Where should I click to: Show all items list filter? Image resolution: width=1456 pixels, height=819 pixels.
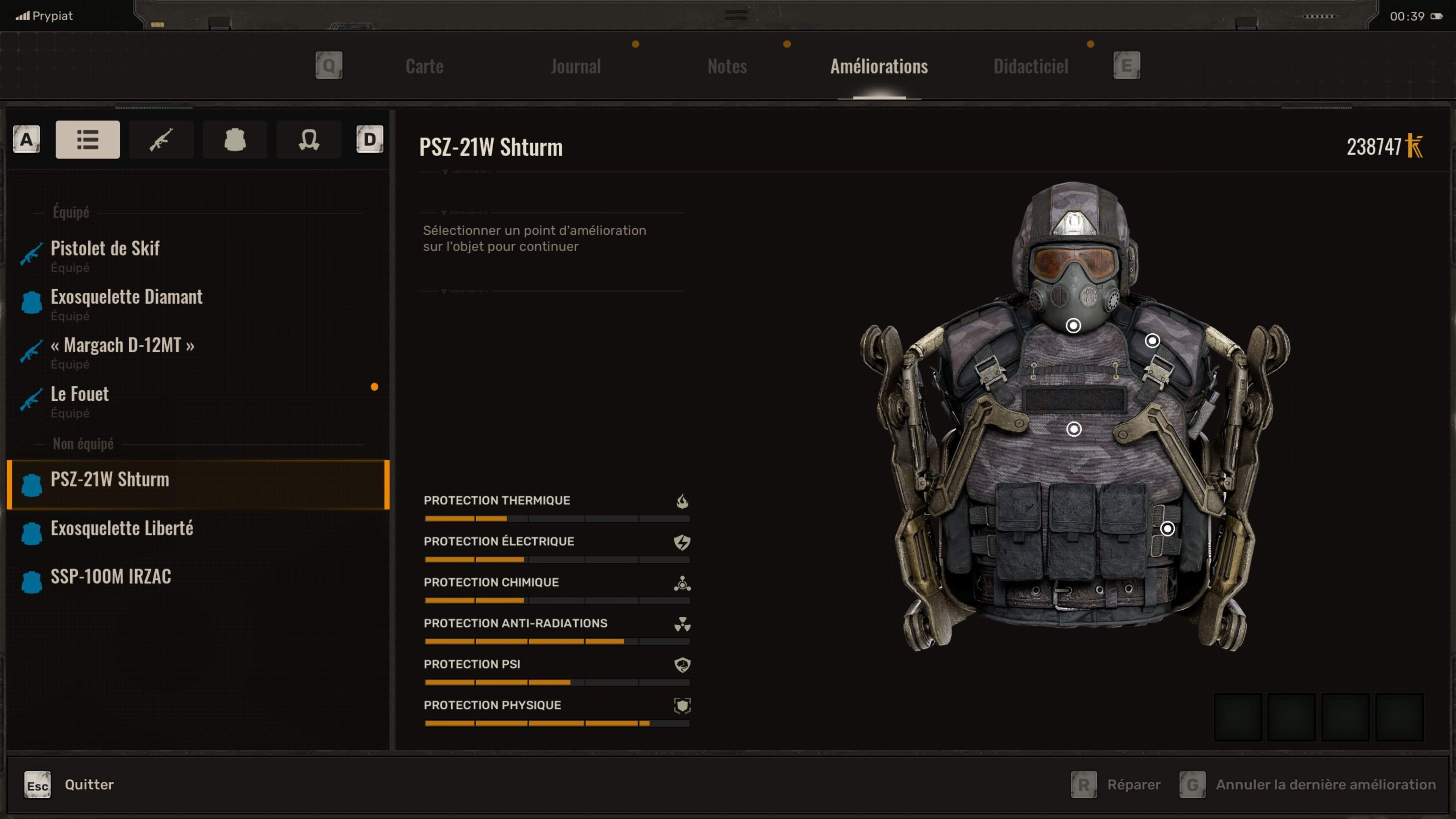(x=88, y=139)
